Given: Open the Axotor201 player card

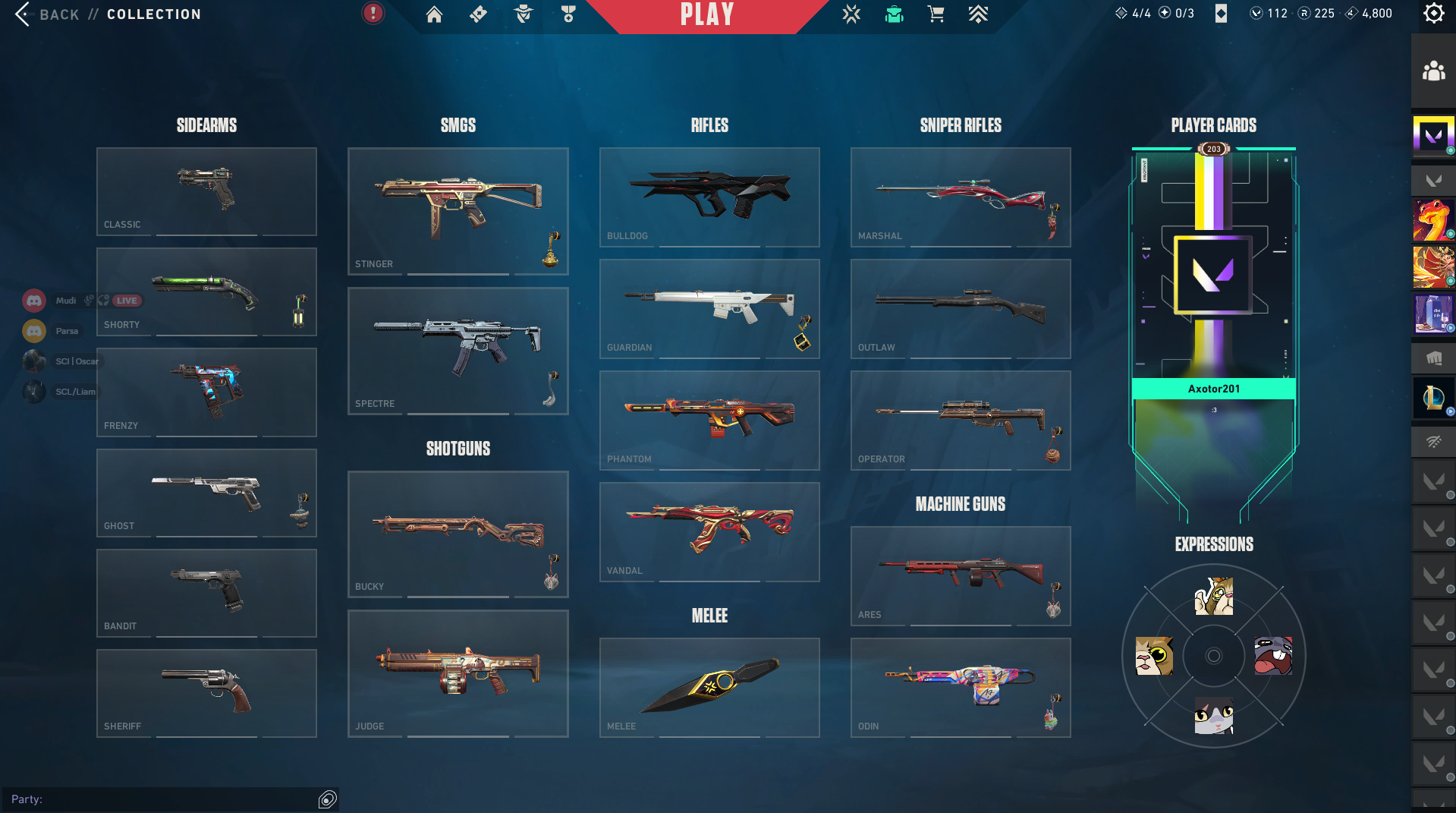Looking at the screenshot, I should coord(1213,304).
